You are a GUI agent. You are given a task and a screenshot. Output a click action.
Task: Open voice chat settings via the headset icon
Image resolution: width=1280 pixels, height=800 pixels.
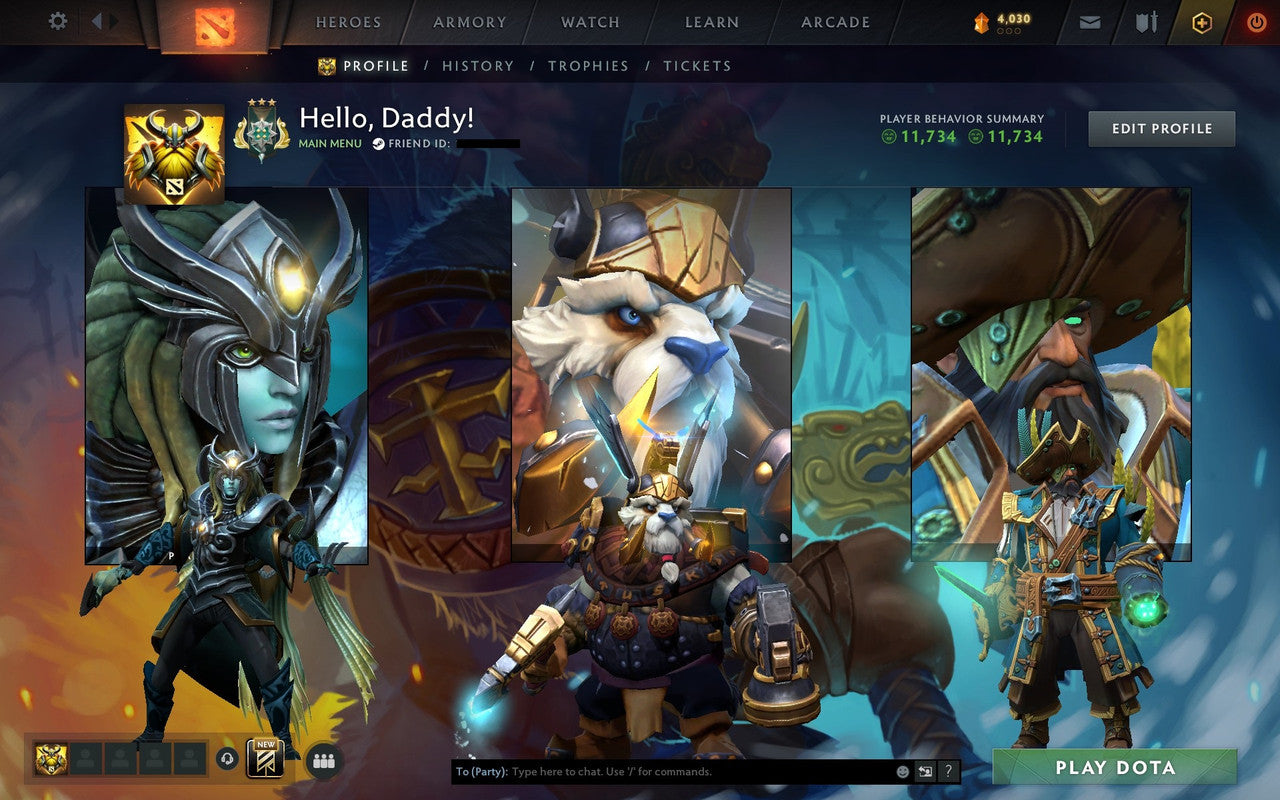[x=225, y=758]
